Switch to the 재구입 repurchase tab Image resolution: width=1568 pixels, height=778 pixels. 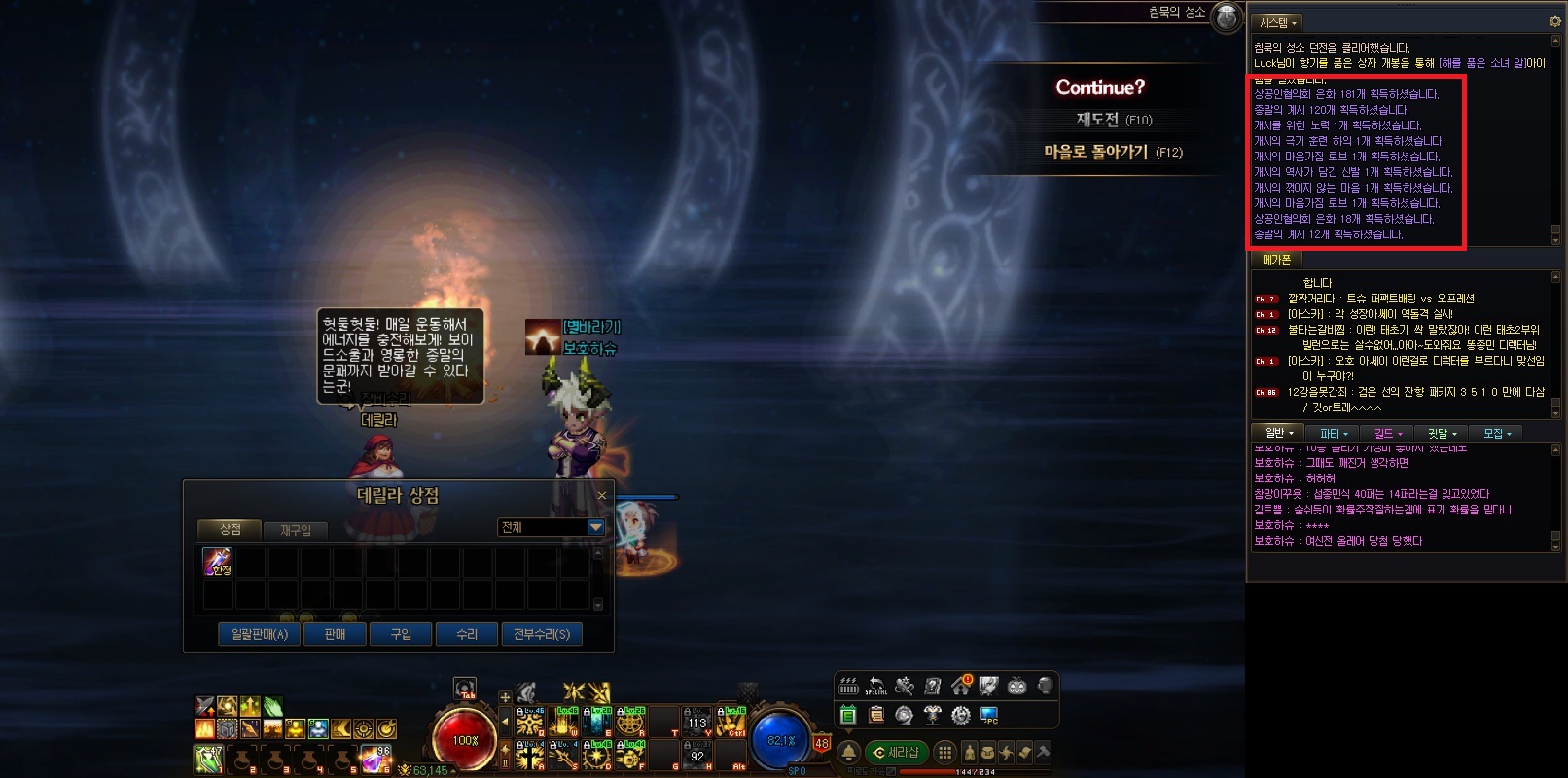(x=296, y=530)
